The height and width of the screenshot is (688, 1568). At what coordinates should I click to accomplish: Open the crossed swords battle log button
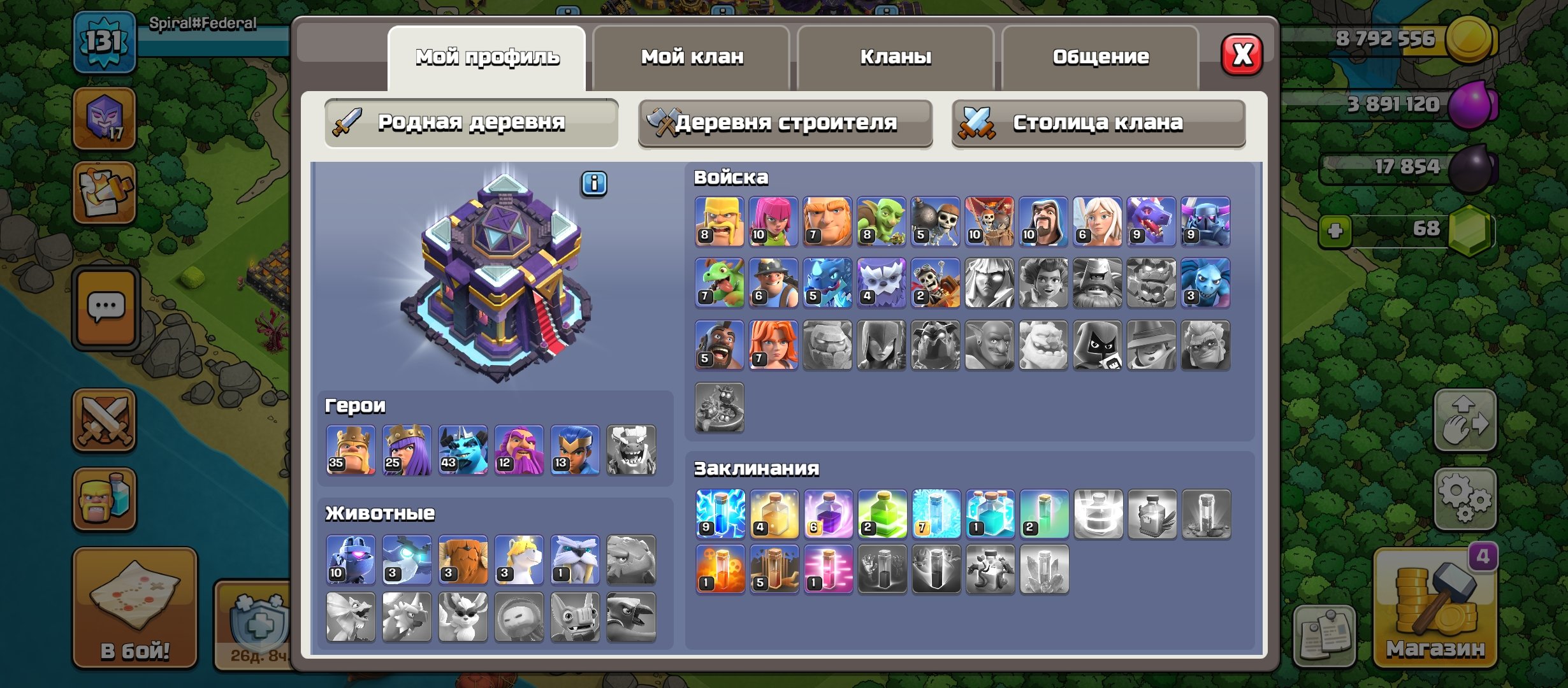click(x=105, y=420)
